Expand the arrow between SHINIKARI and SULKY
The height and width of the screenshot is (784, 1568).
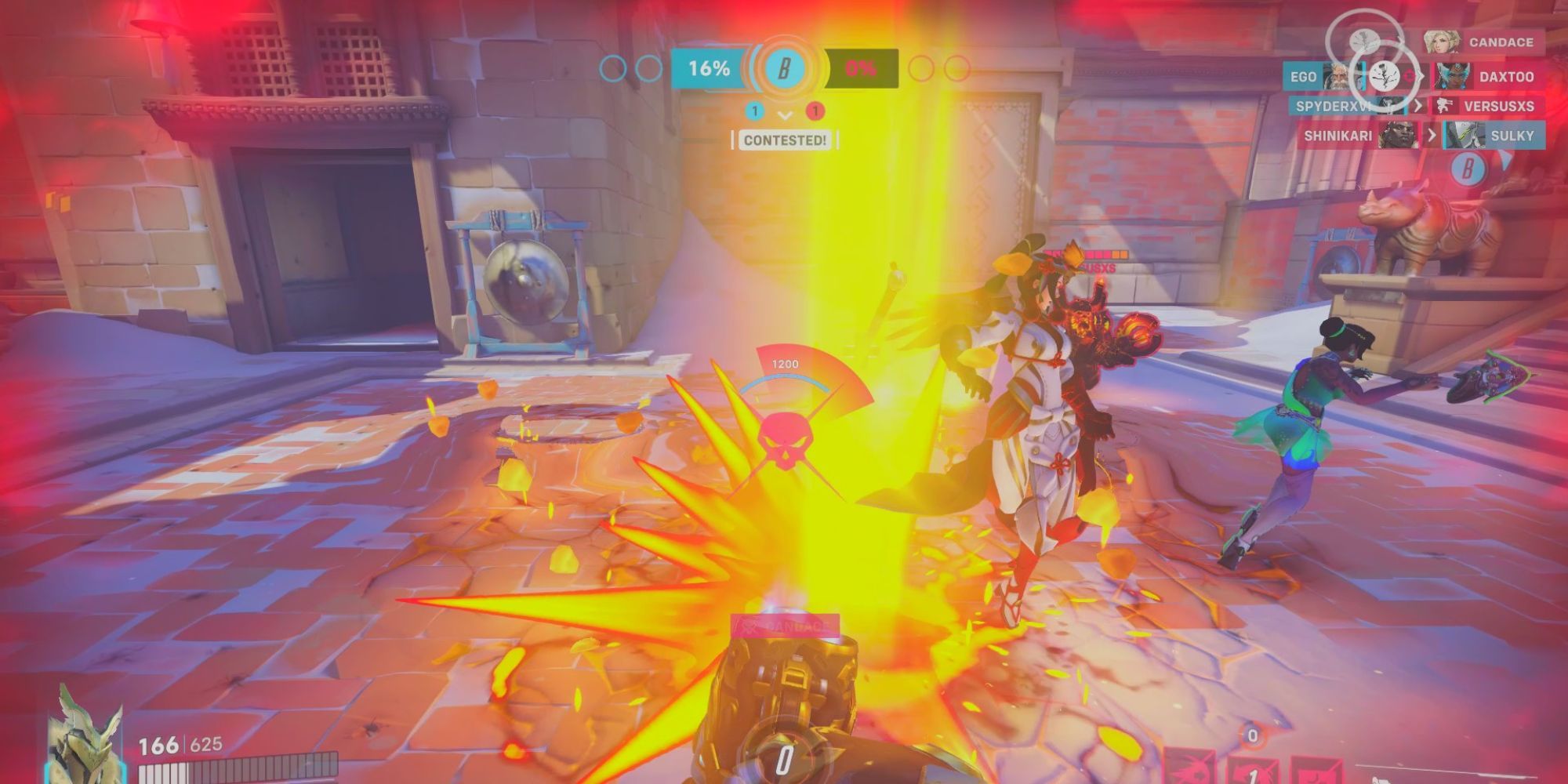pos(1432,135)
